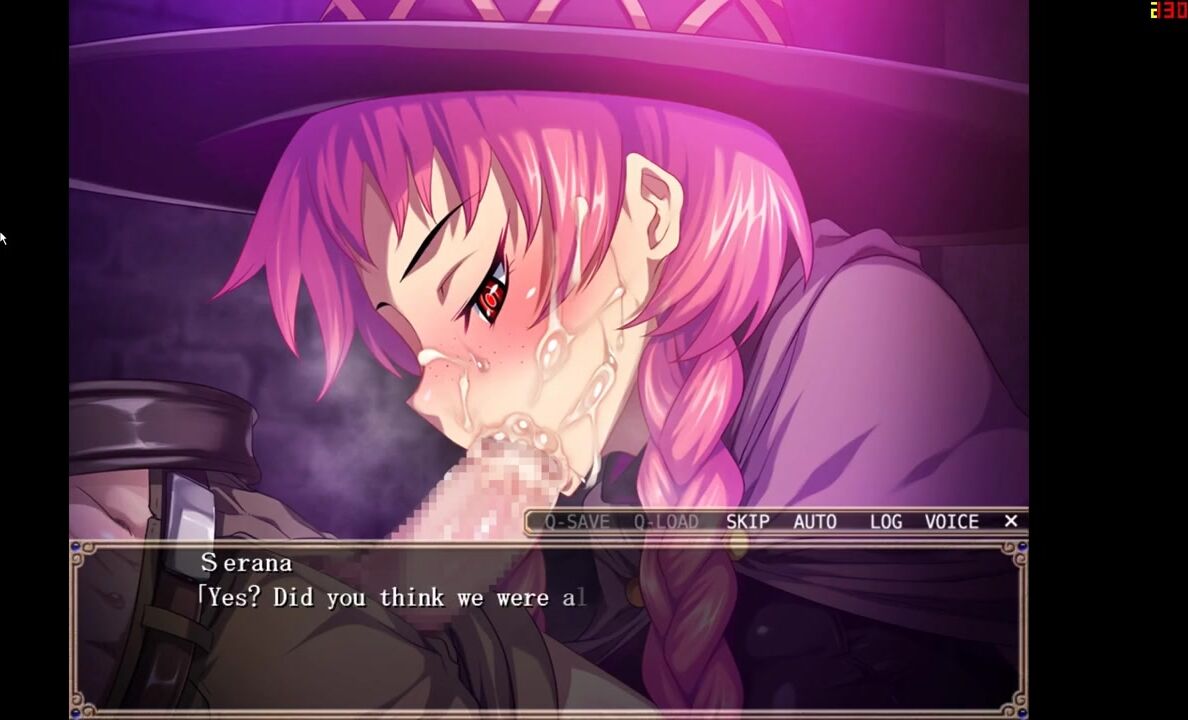Viewport: 1188px width, 720px height.
Task: Click the Q-SAVE quick save button
Action: pos(576,521)
